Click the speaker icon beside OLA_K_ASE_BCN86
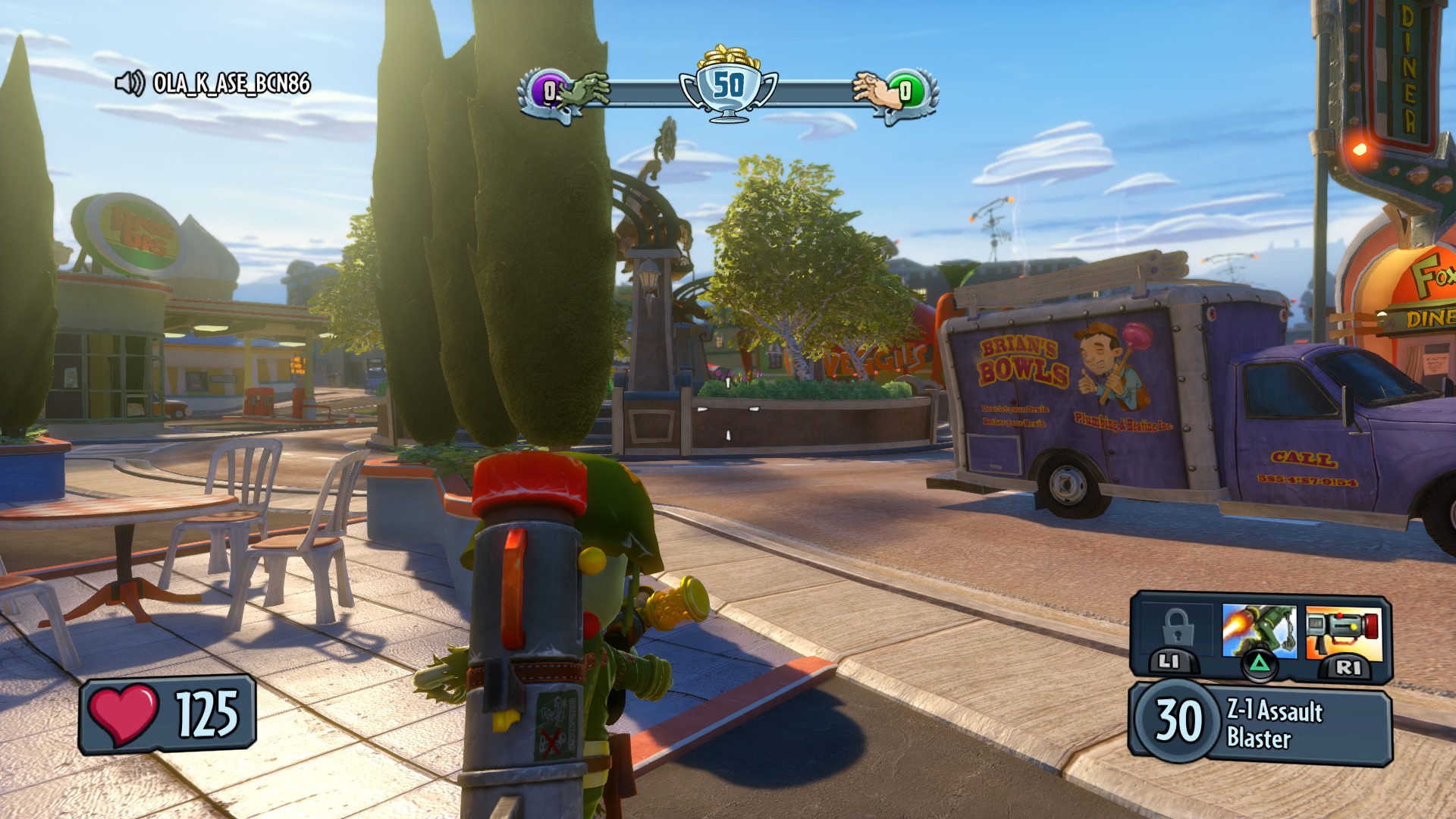Image resolution: width=1456 pixels, height=819 pixels. click(x=130, y=83)
